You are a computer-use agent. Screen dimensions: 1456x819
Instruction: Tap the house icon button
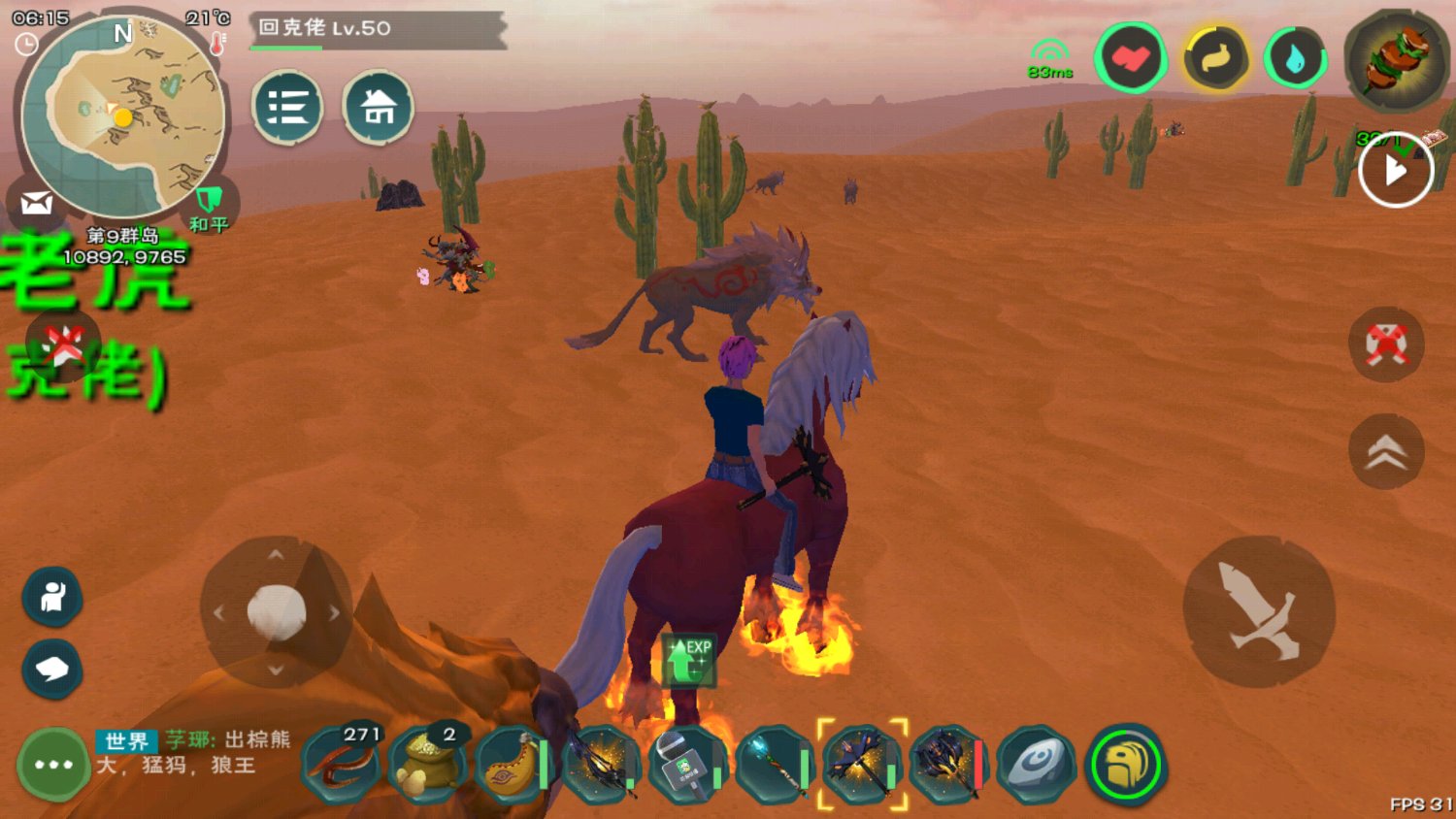coord(378,107)
